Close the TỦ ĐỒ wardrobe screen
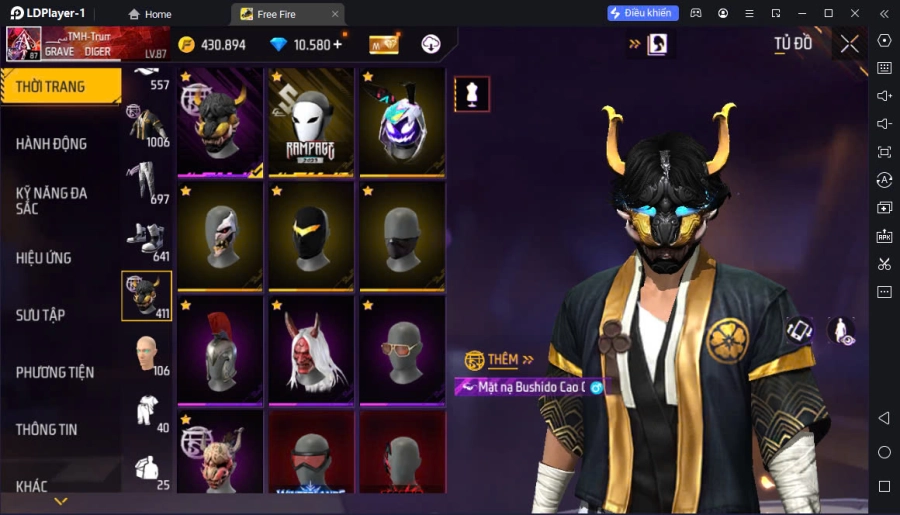Image resolution: width=900 pixels, height=515 pixels. coord(849,44)
